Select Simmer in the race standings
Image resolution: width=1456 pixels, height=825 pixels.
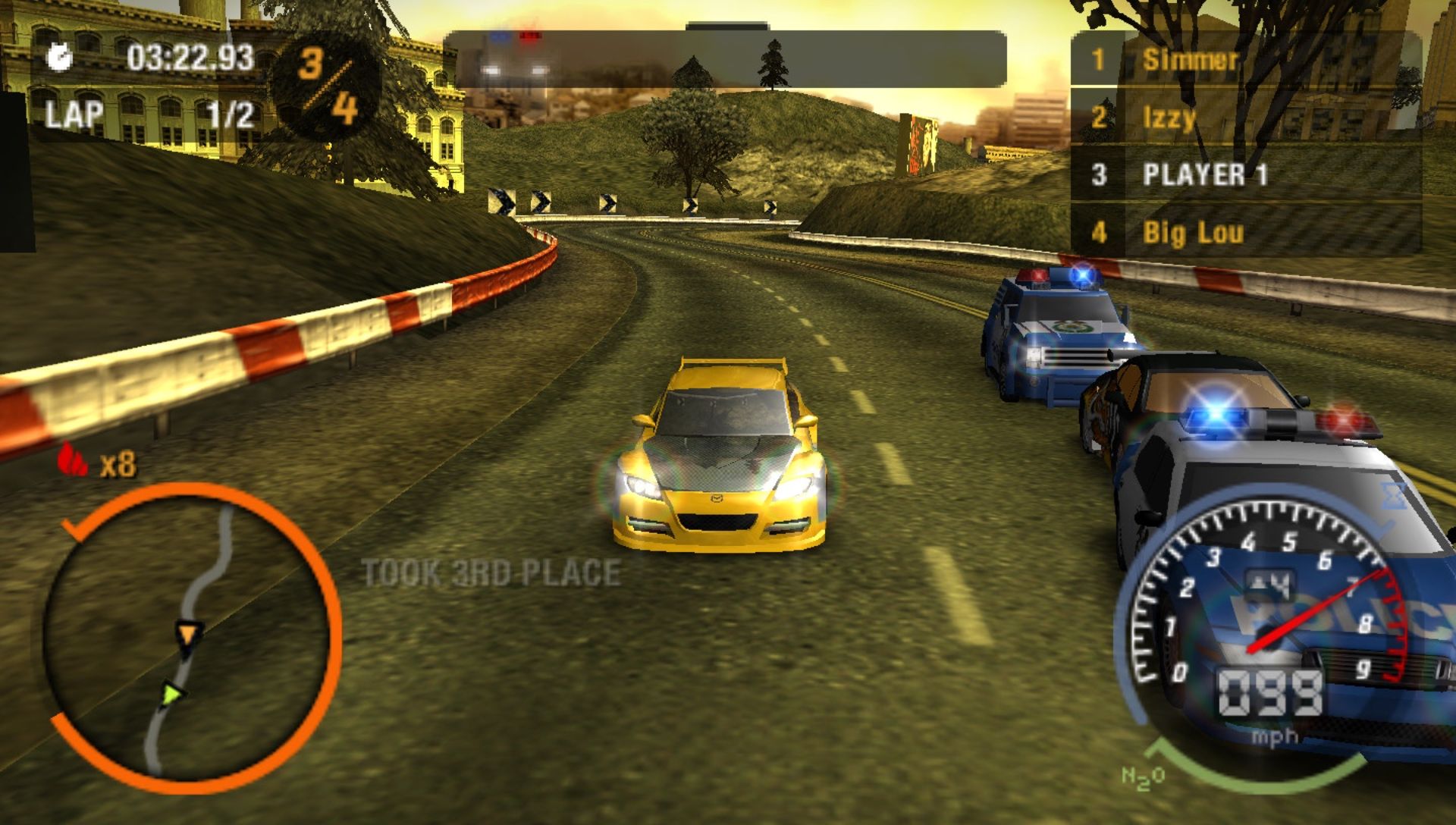(x=1244, y=59)
